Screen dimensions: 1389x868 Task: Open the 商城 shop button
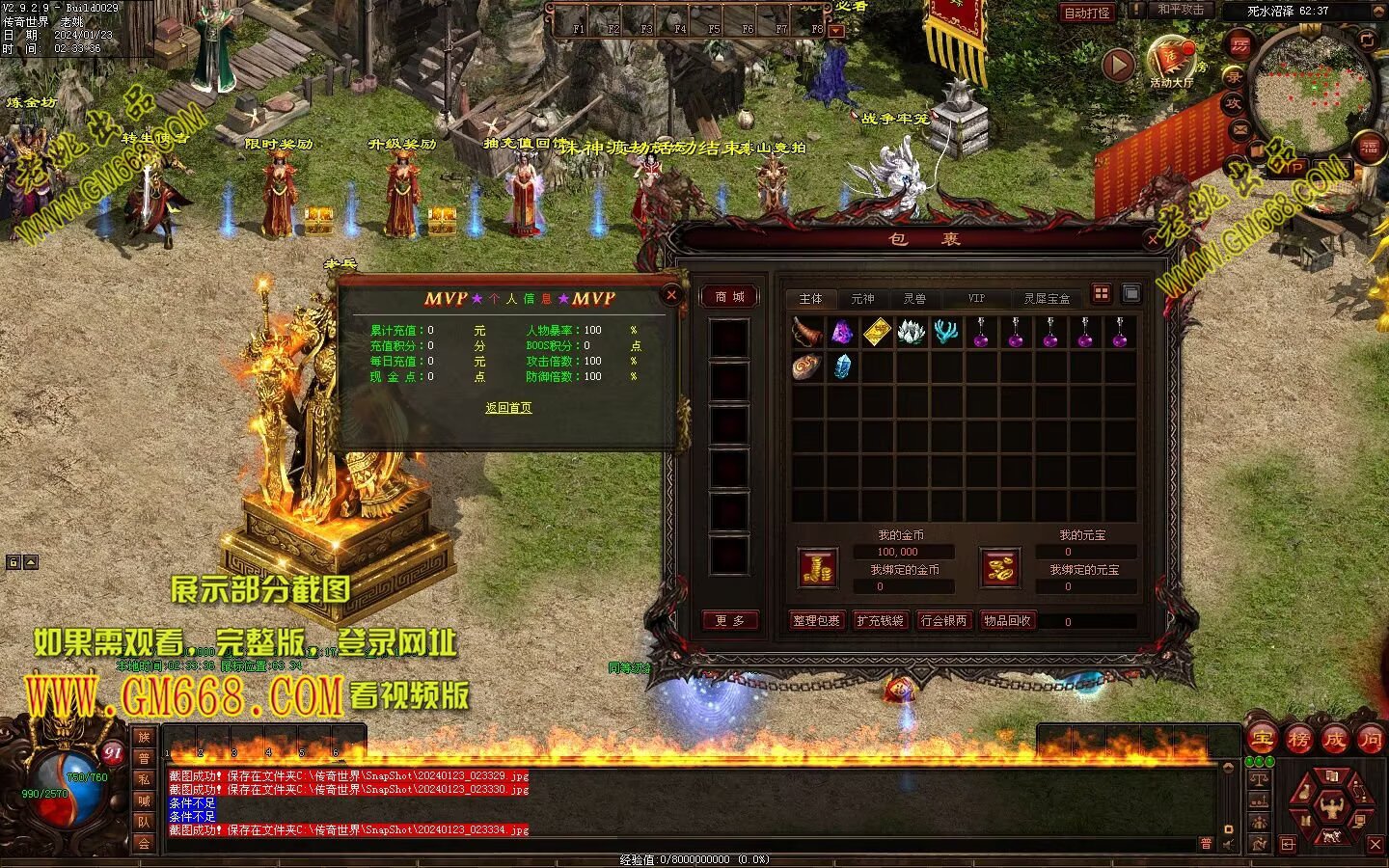tap(729, 297)
